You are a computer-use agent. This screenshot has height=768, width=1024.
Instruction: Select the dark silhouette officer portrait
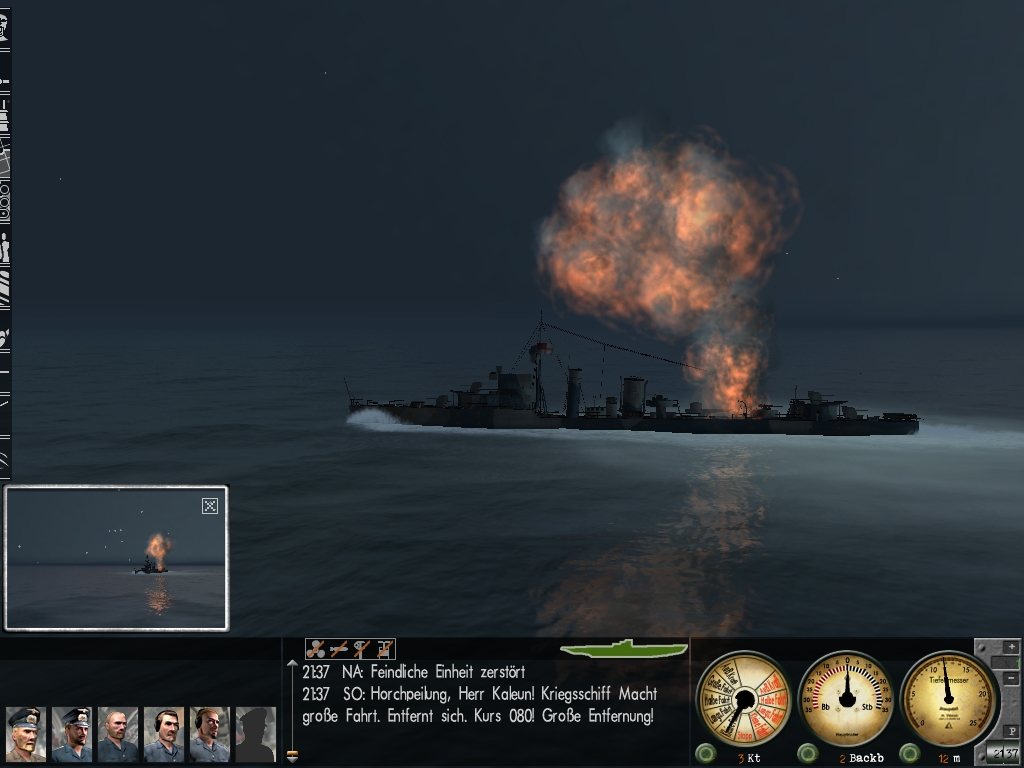[255, 734]
